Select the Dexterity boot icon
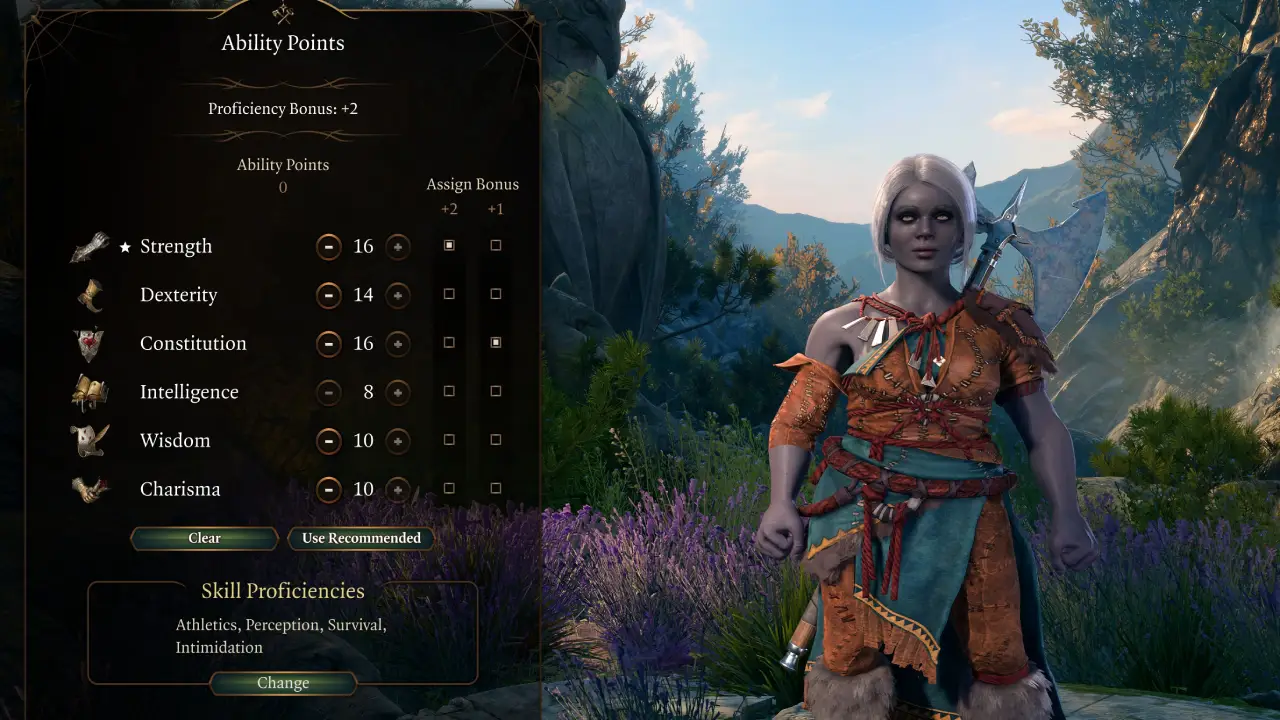1280x720 pixels. click(88, 295)
